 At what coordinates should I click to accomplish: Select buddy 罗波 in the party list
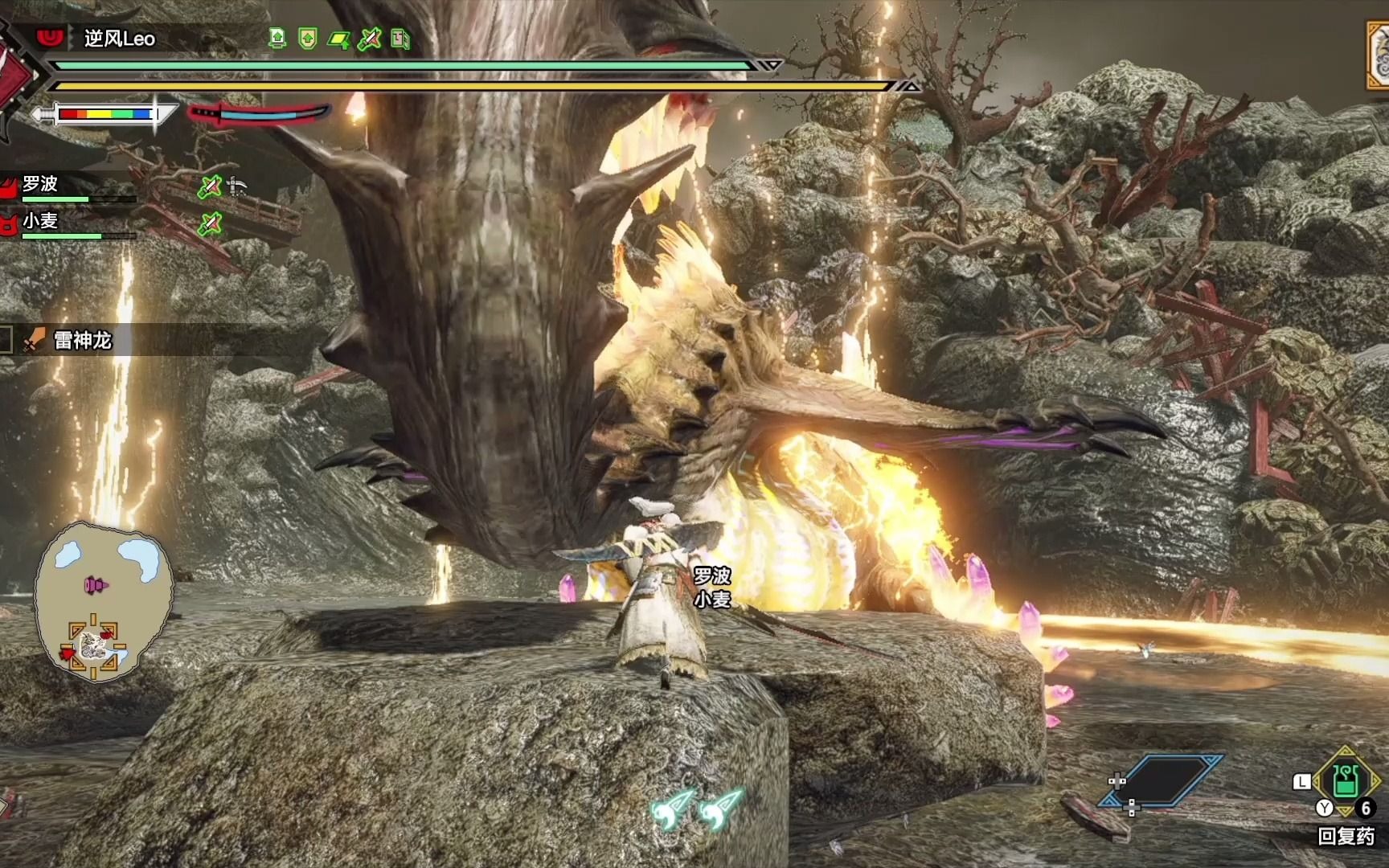(40, 185)
